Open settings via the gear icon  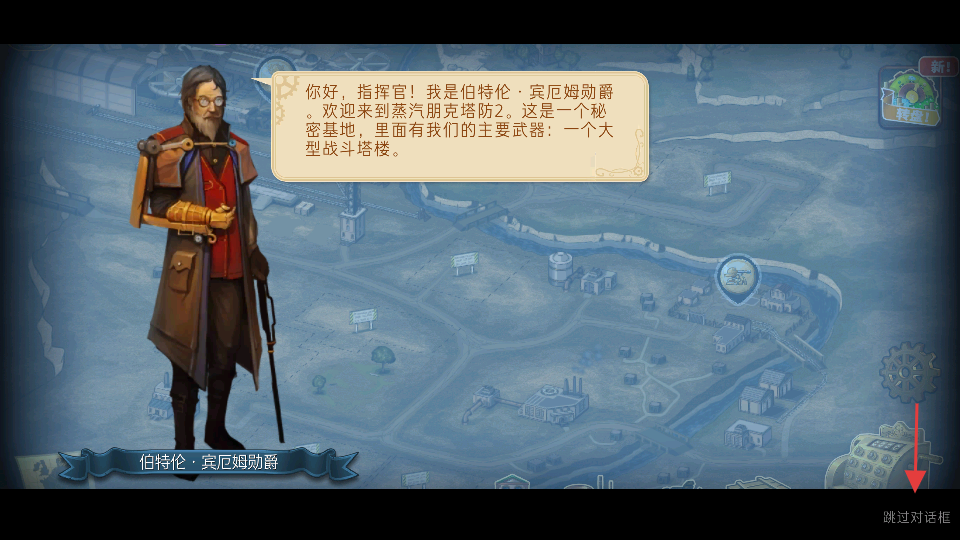(908, 372)
